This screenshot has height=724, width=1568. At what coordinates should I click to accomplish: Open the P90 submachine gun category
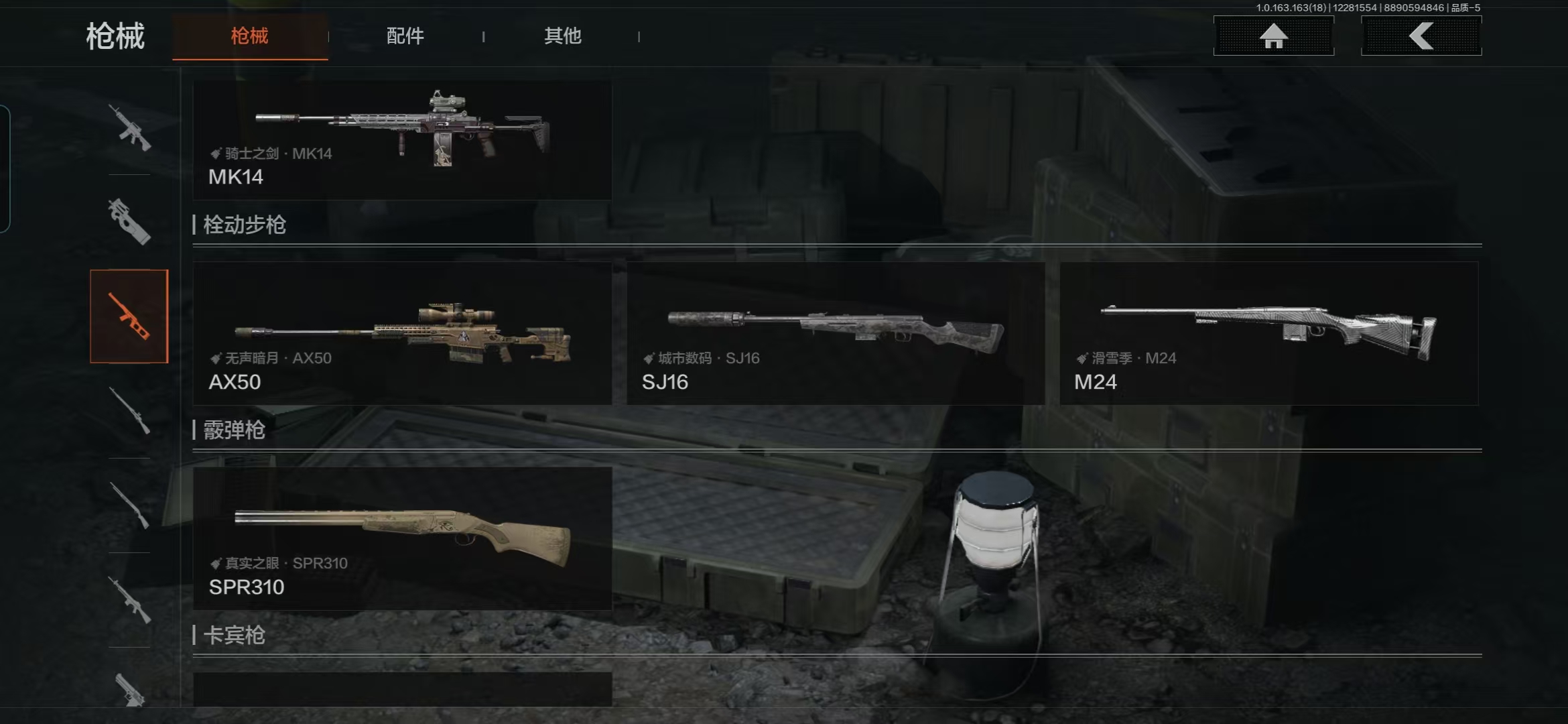(129, 222)
